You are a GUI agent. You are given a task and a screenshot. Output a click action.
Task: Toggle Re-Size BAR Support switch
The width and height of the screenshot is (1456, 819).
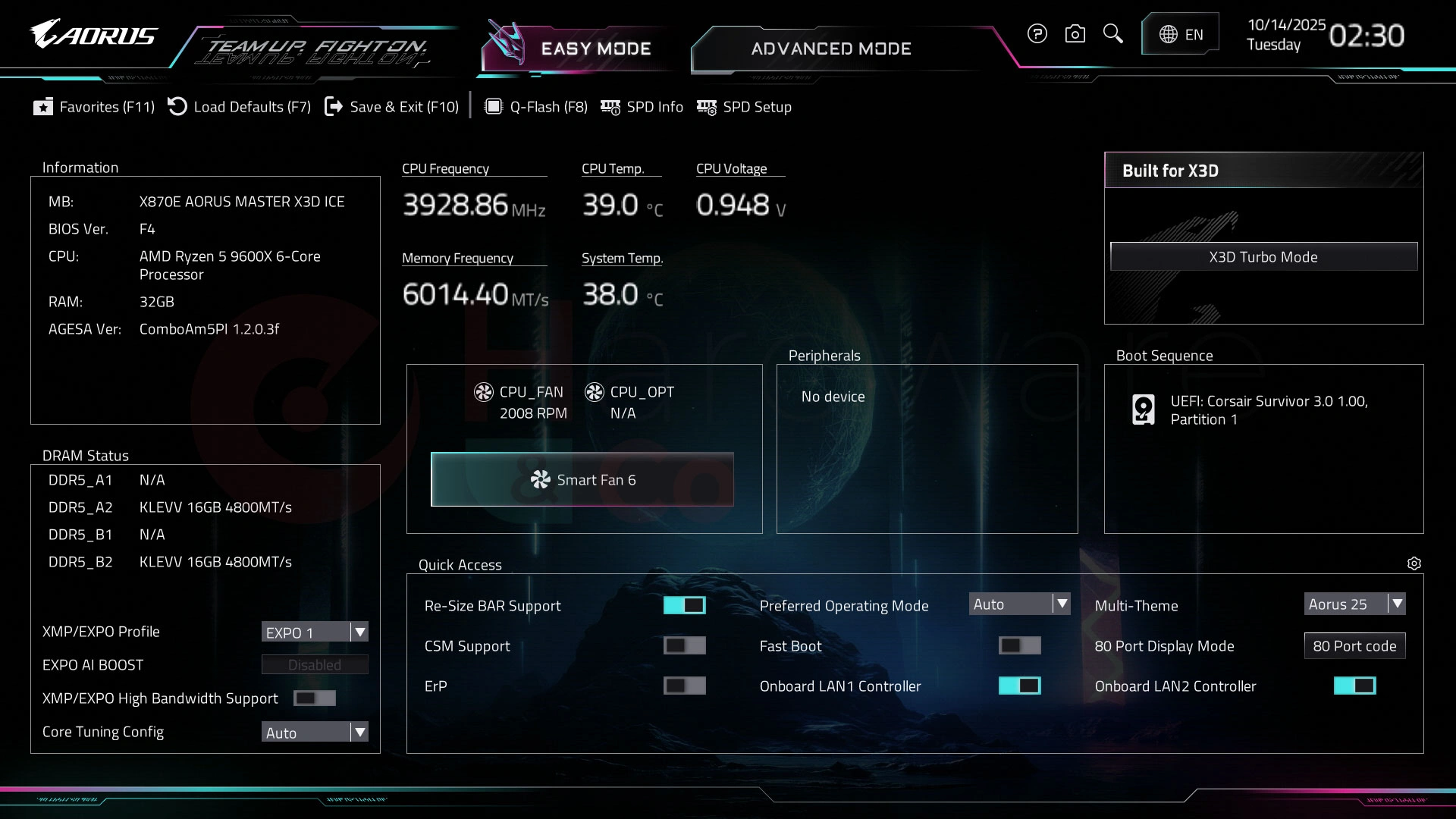pos(684,605)
